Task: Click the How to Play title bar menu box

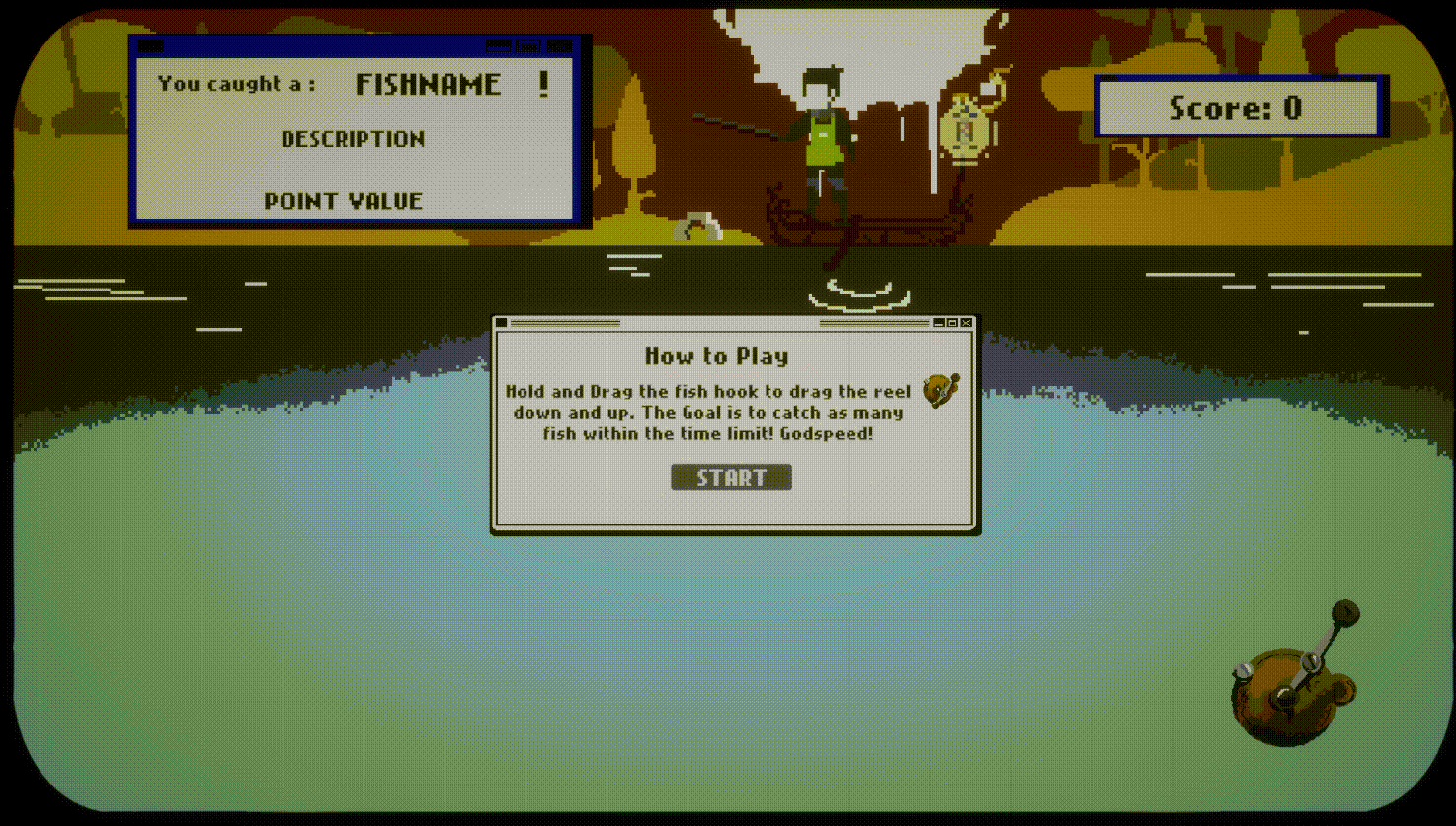Action: click(x=502, y=323)
